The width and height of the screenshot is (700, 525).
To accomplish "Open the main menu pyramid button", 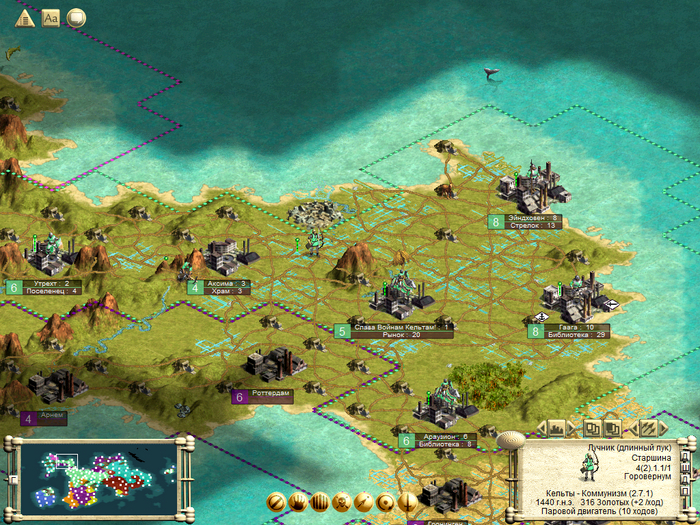I will click(x=23, y=17).
